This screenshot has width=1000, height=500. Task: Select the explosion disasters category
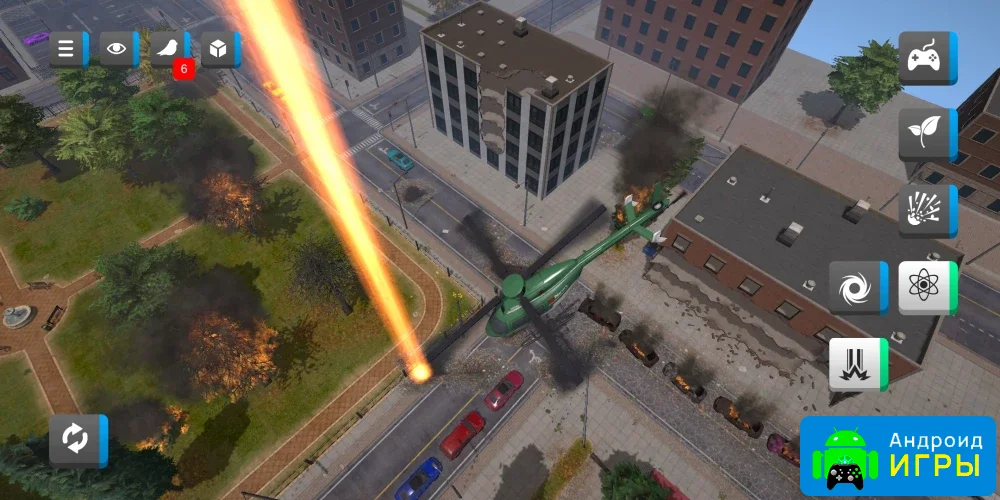925,210
